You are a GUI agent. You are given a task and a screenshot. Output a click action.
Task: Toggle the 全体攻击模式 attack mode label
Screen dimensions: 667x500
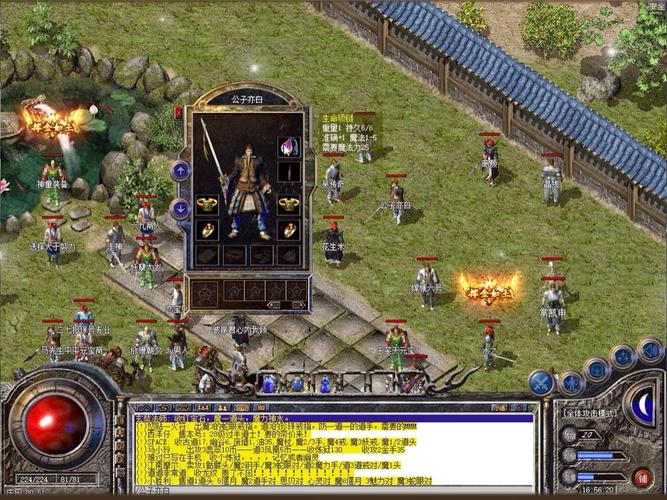tap(592, 413)
